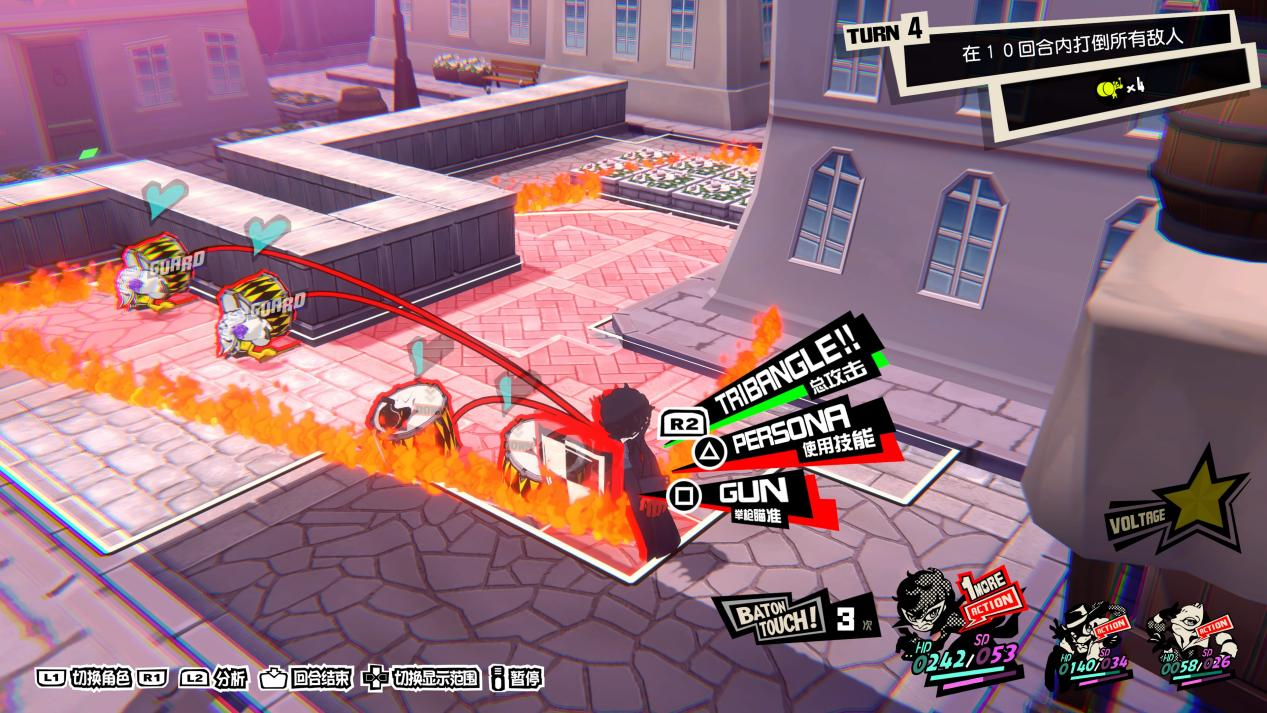The height and width of the screenshot is (713, 1267).
Task: Click the 暂停 pause label
Action: [x=525, y=677]
